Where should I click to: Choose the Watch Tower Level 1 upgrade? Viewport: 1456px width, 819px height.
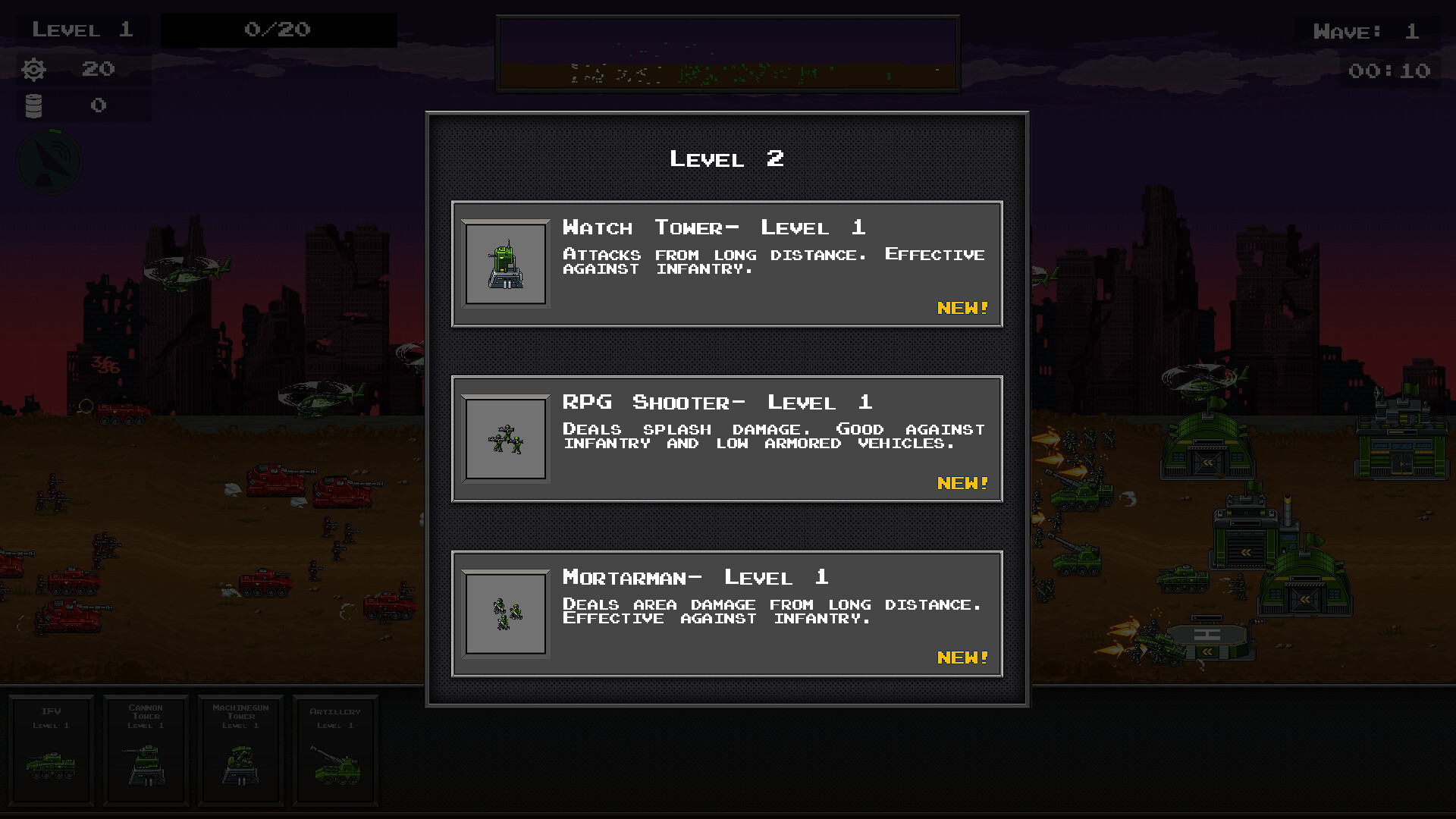tap(726, 263)
